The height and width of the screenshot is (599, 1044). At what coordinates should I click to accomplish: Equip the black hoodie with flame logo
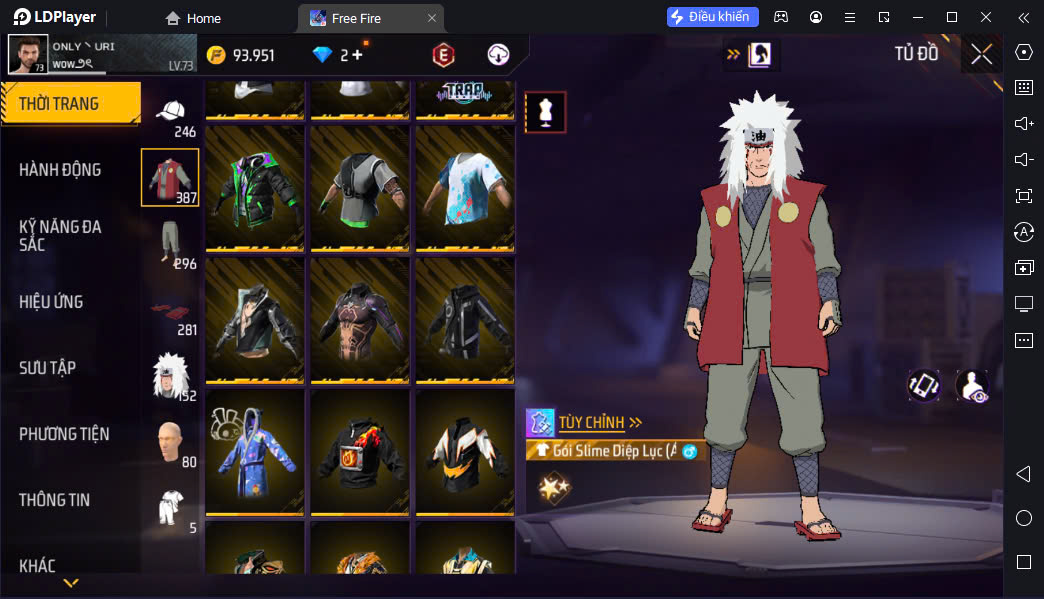[359, 450]
